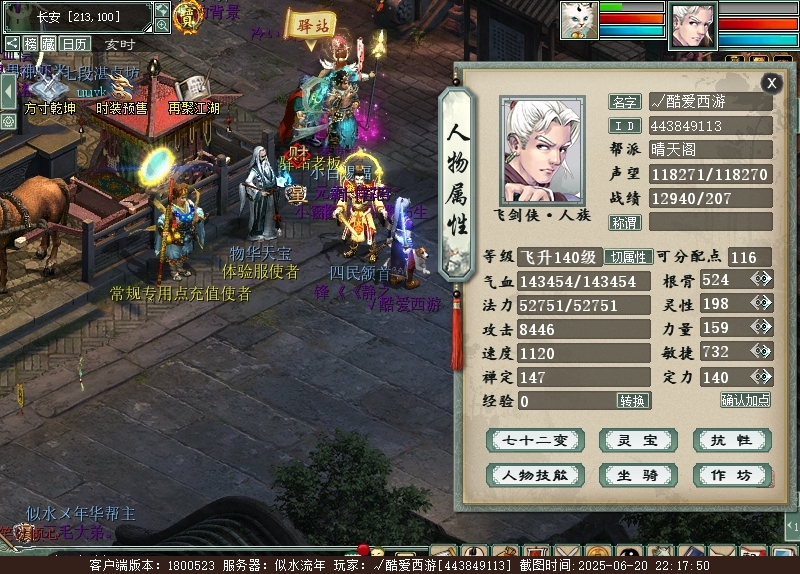Screen dimensions: 800x574
Task: Click the 称谓 title button
Action: pyautogui.click(x=625, y=222)
